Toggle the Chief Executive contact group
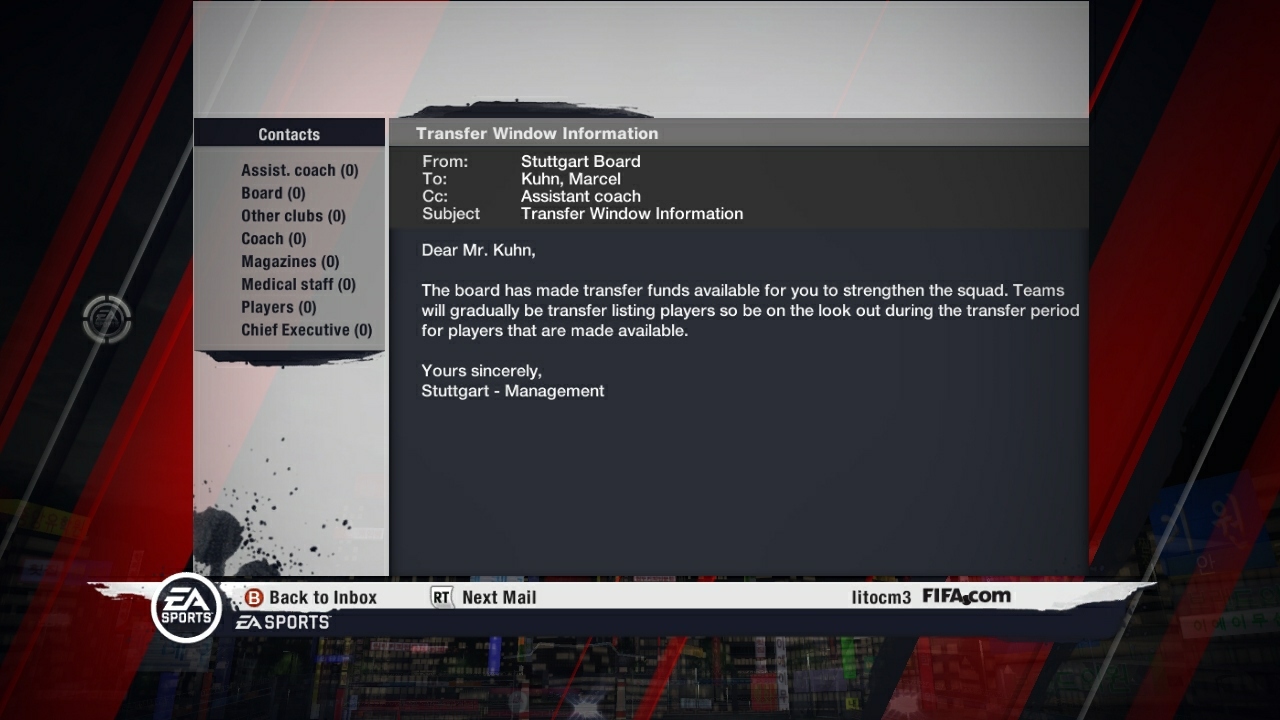This screenshot has width=1280, height=720. coord(305,330)
